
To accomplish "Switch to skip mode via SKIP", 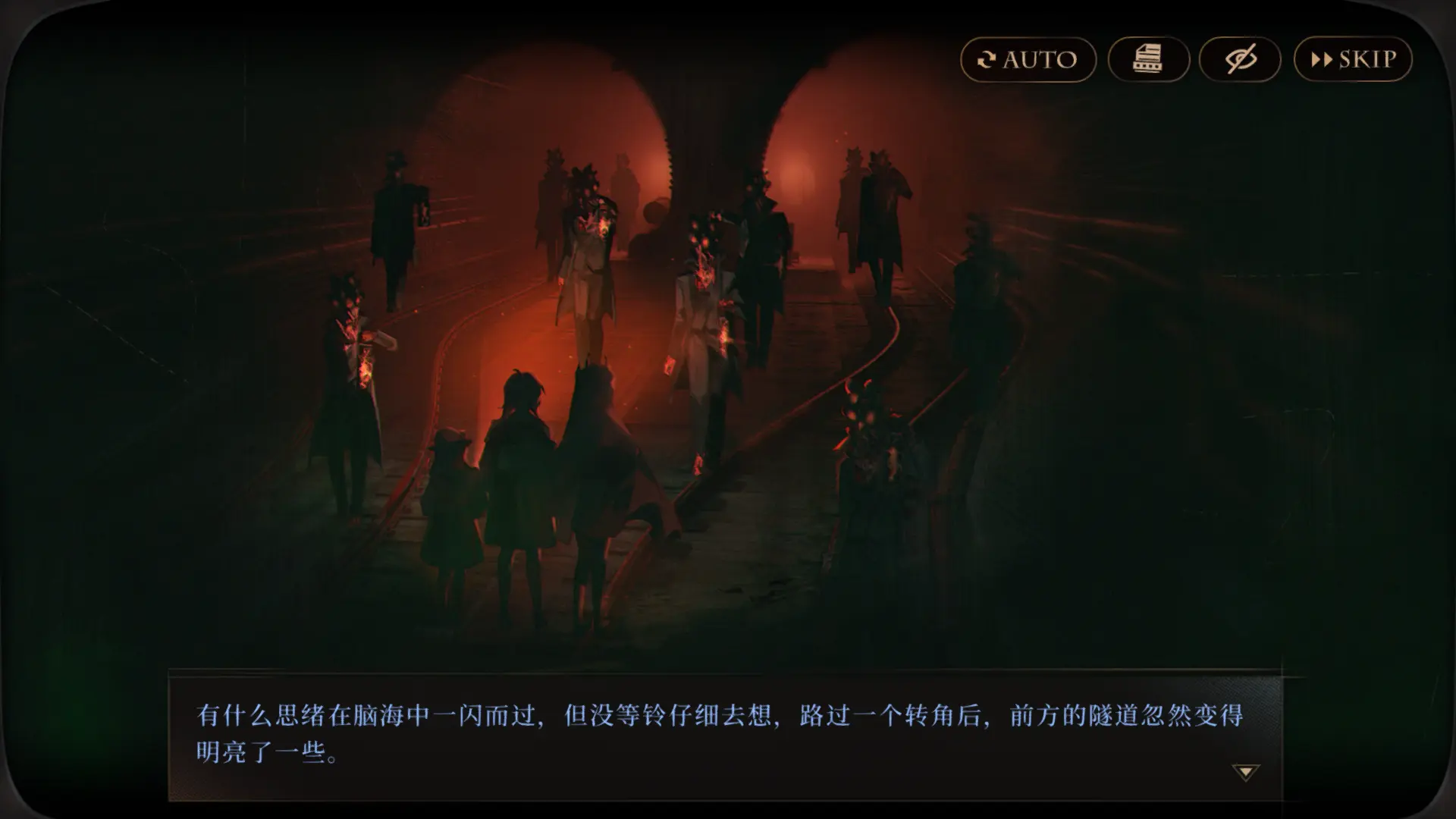I will click(x=1353, y=58).
